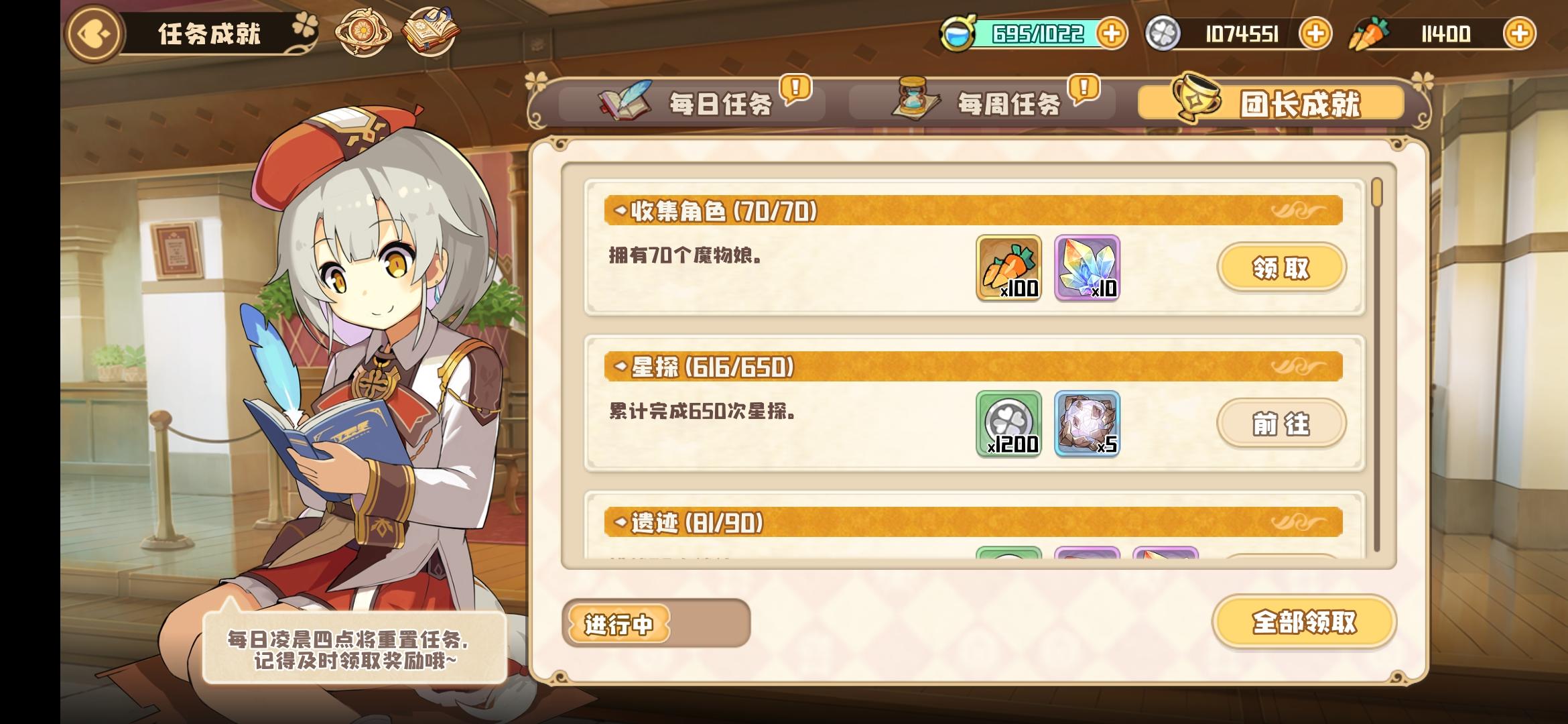
Task: Open the handbook icon next to the astrolabe
Action: pyautogui.click(x=429, y=31)
